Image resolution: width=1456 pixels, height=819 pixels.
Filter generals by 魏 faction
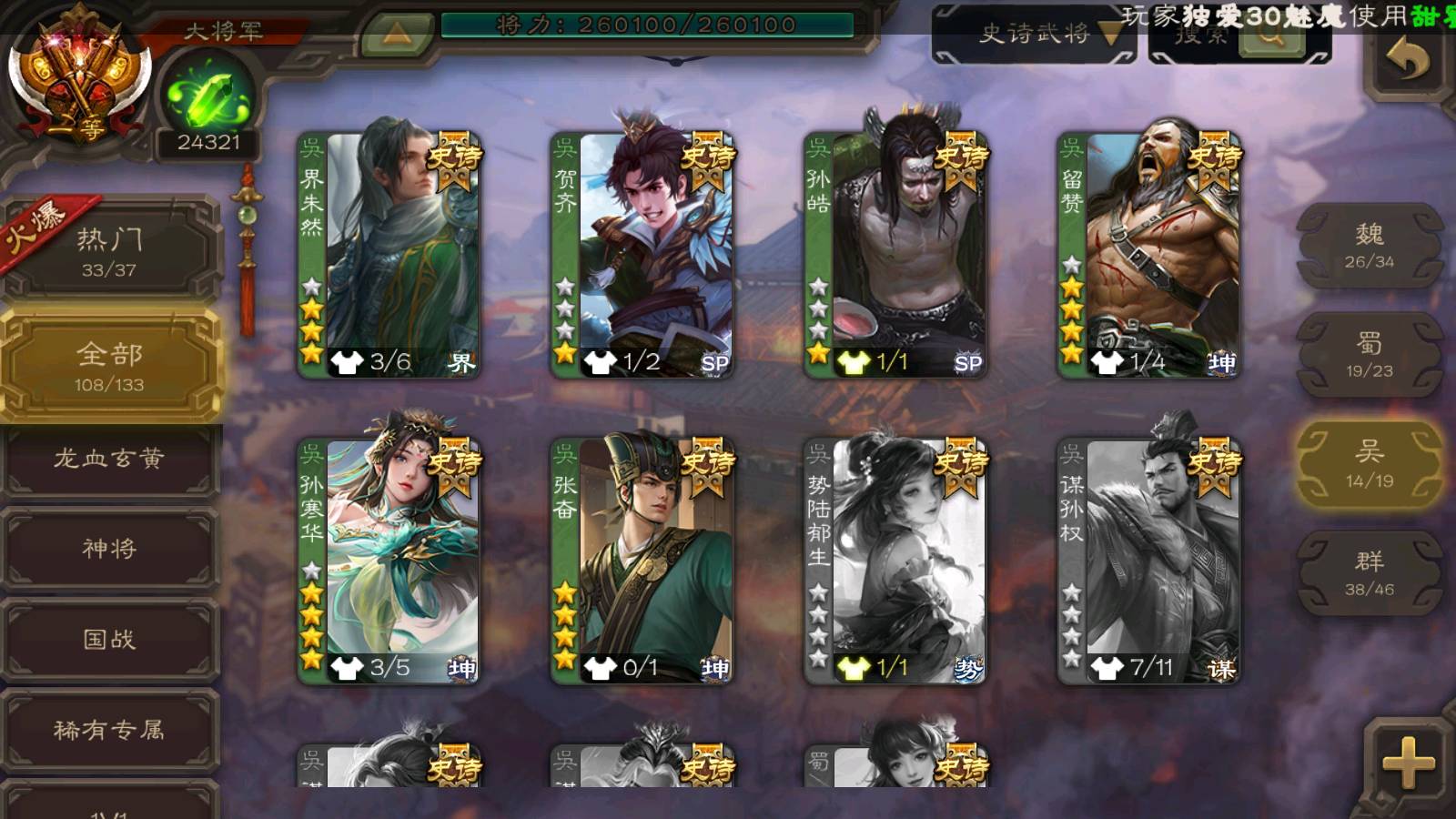pos(1369,246)
